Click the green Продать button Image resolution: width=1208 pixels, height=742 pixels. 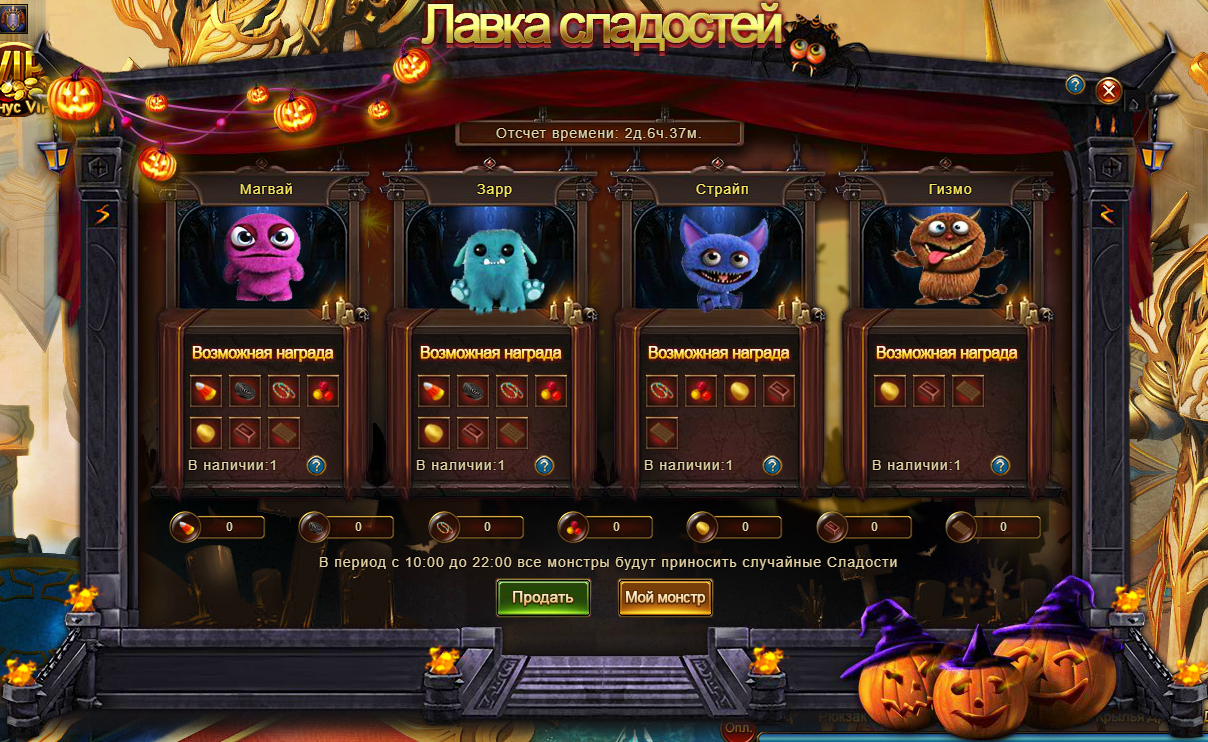pos(543,597)
